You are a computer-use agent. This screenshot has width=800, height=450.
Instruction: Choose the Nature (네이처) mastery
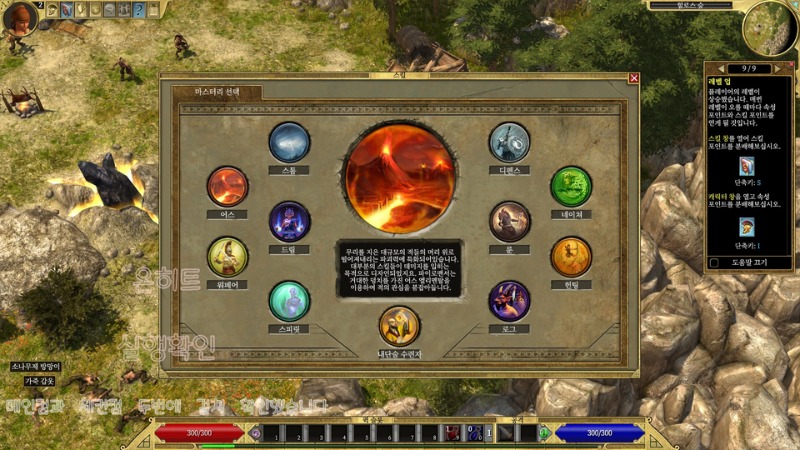[x=571, y=187]
